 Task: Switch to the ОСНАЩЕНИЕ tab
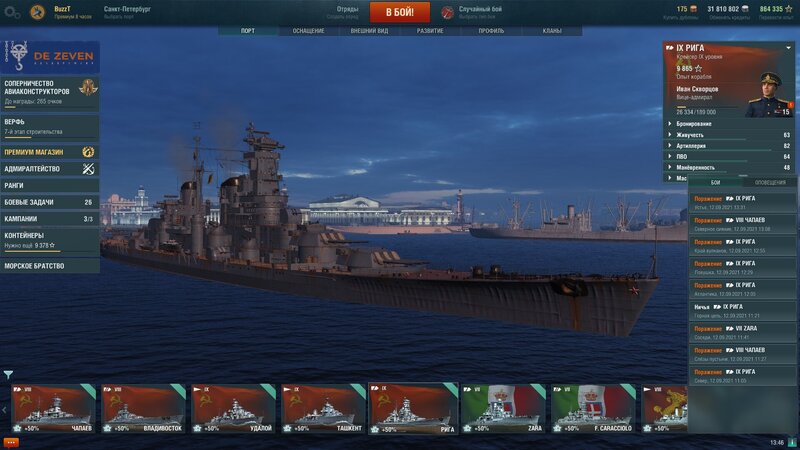(308, 31)
